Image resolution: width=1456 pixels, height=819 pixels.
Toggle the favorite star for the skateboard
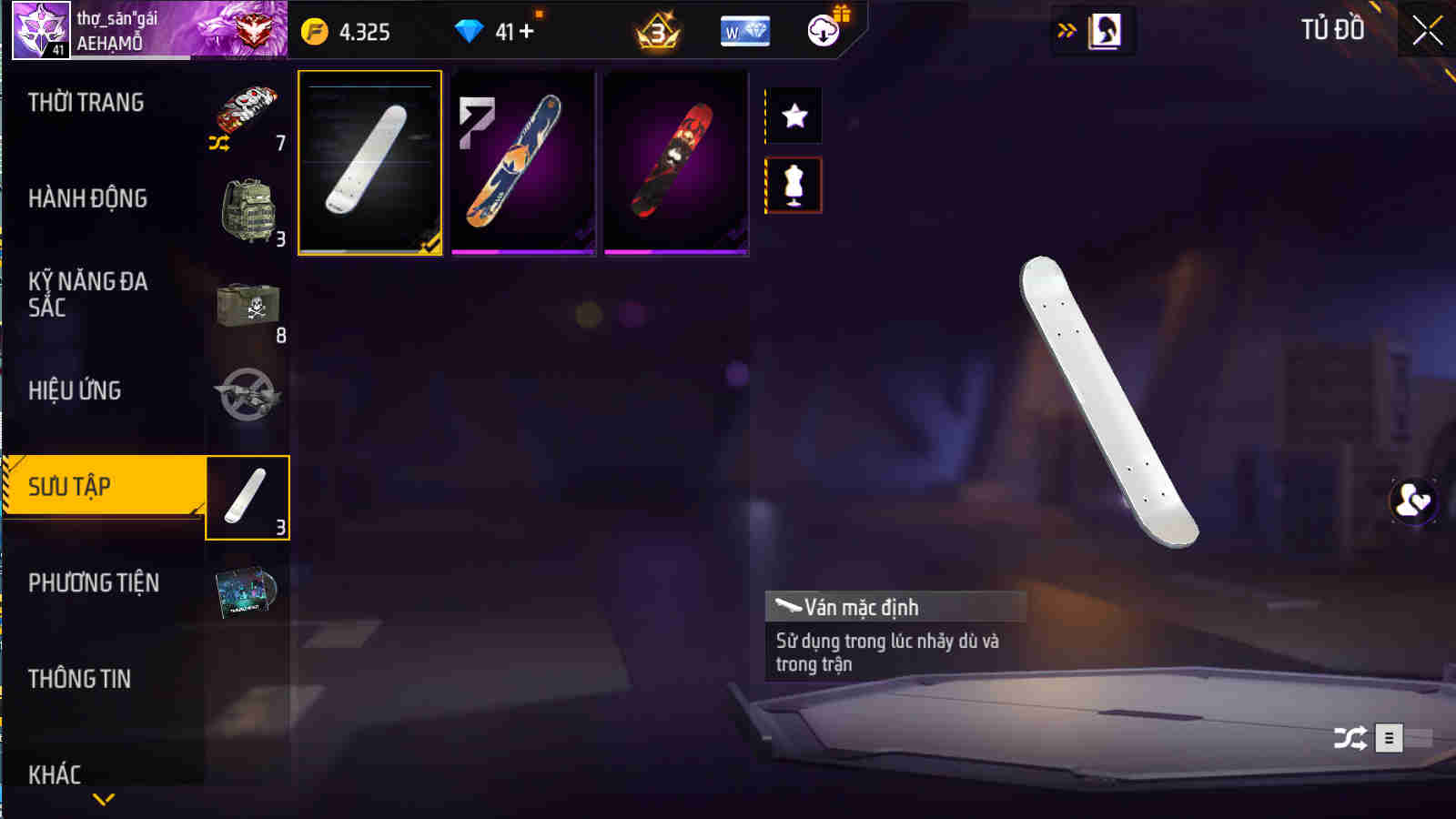(794, 115)
